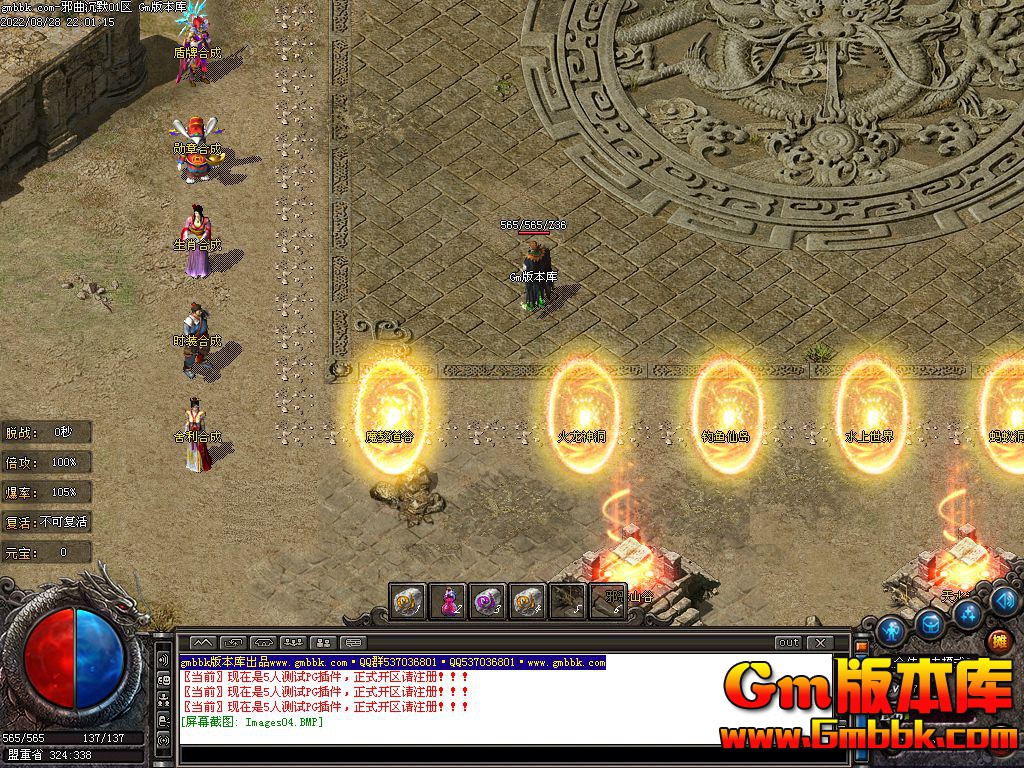
Task: Click the 'out' button on the chat bar
Action: pos(789,643)
